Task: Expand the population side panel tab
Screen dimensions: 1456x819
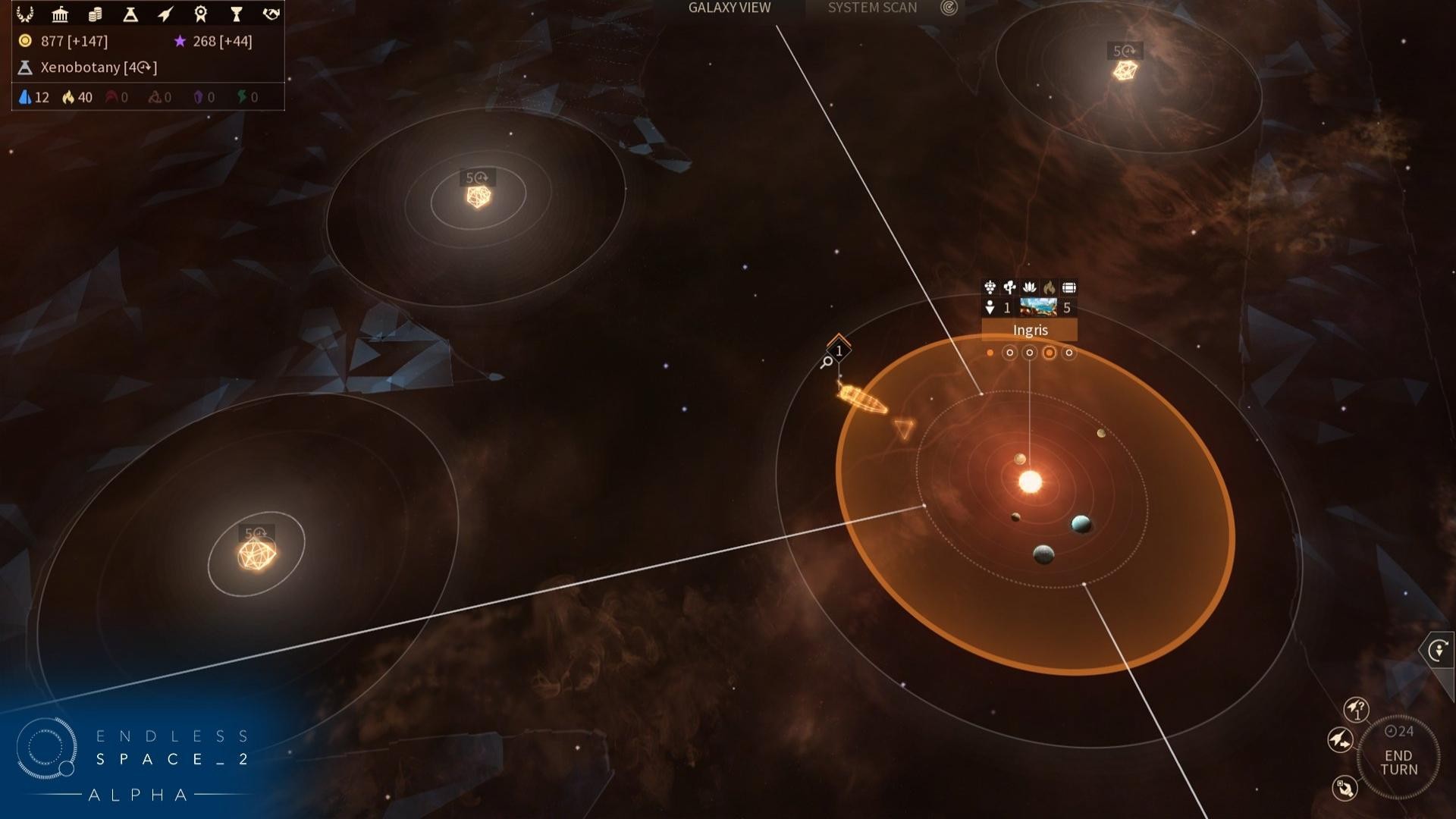Action: pos(1438,651)
